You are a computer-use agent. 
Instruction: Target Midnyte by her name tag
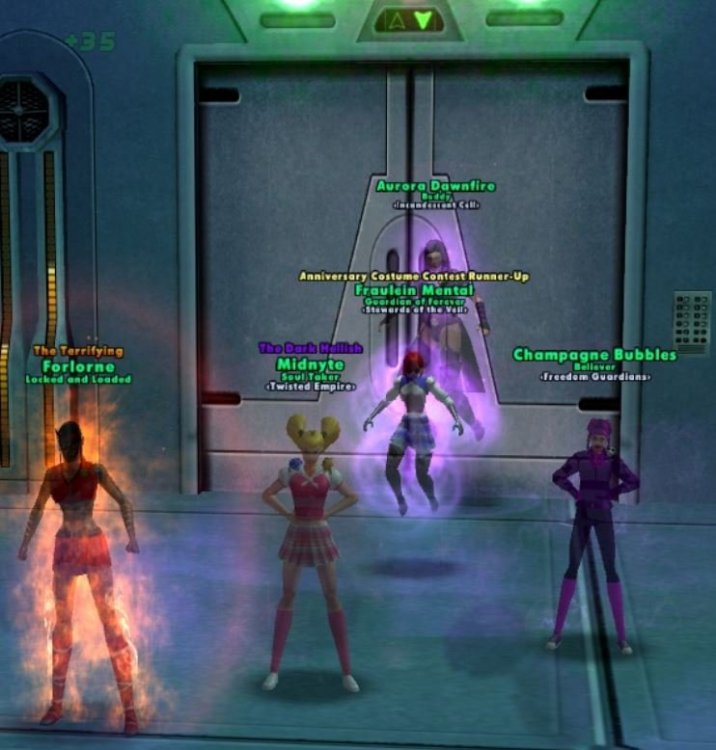click(x=310, y=362)
